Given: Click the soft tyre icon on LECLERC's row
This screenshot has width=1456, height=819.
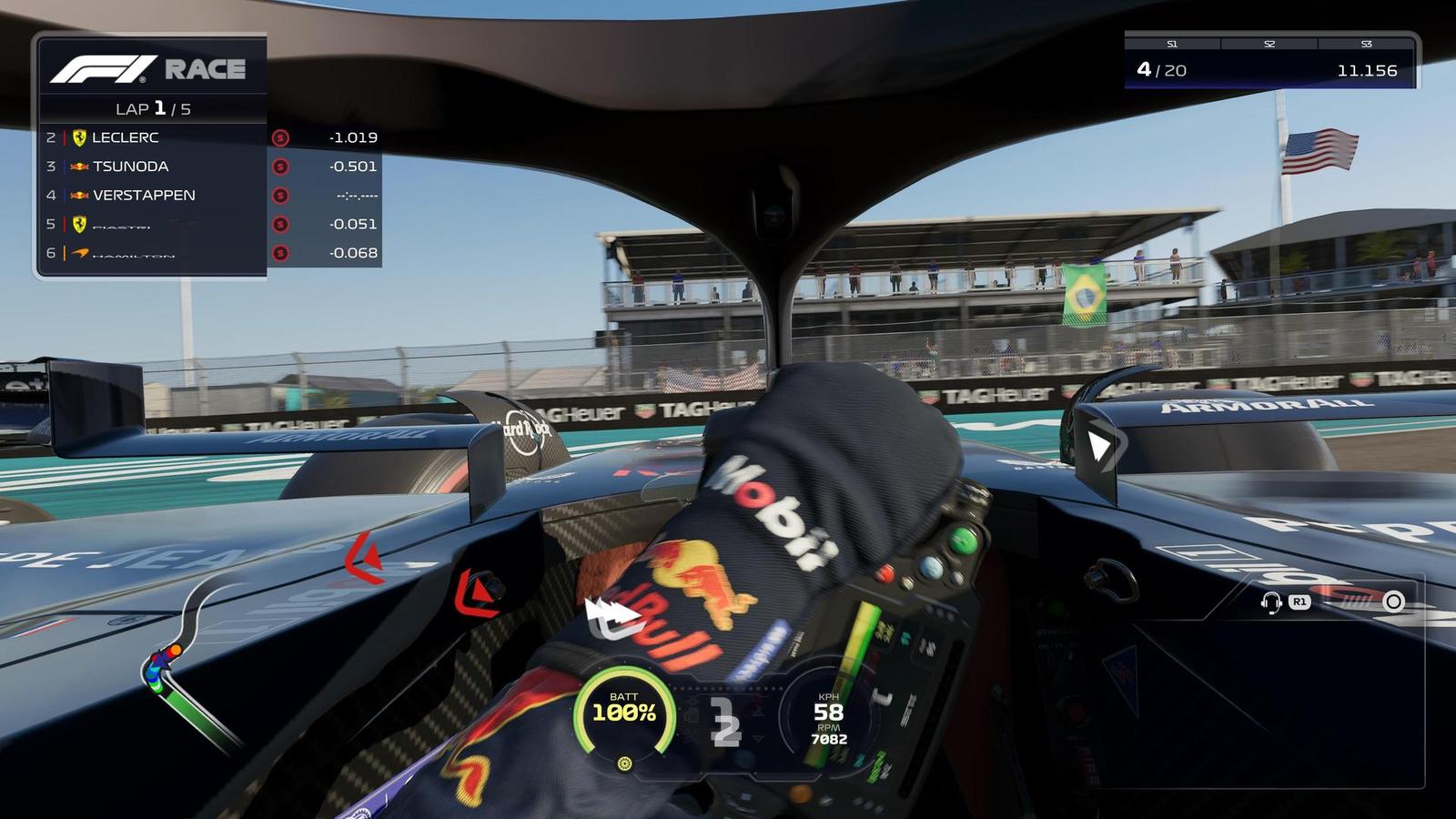Looking at the screenshot, I should pos(279,137).
